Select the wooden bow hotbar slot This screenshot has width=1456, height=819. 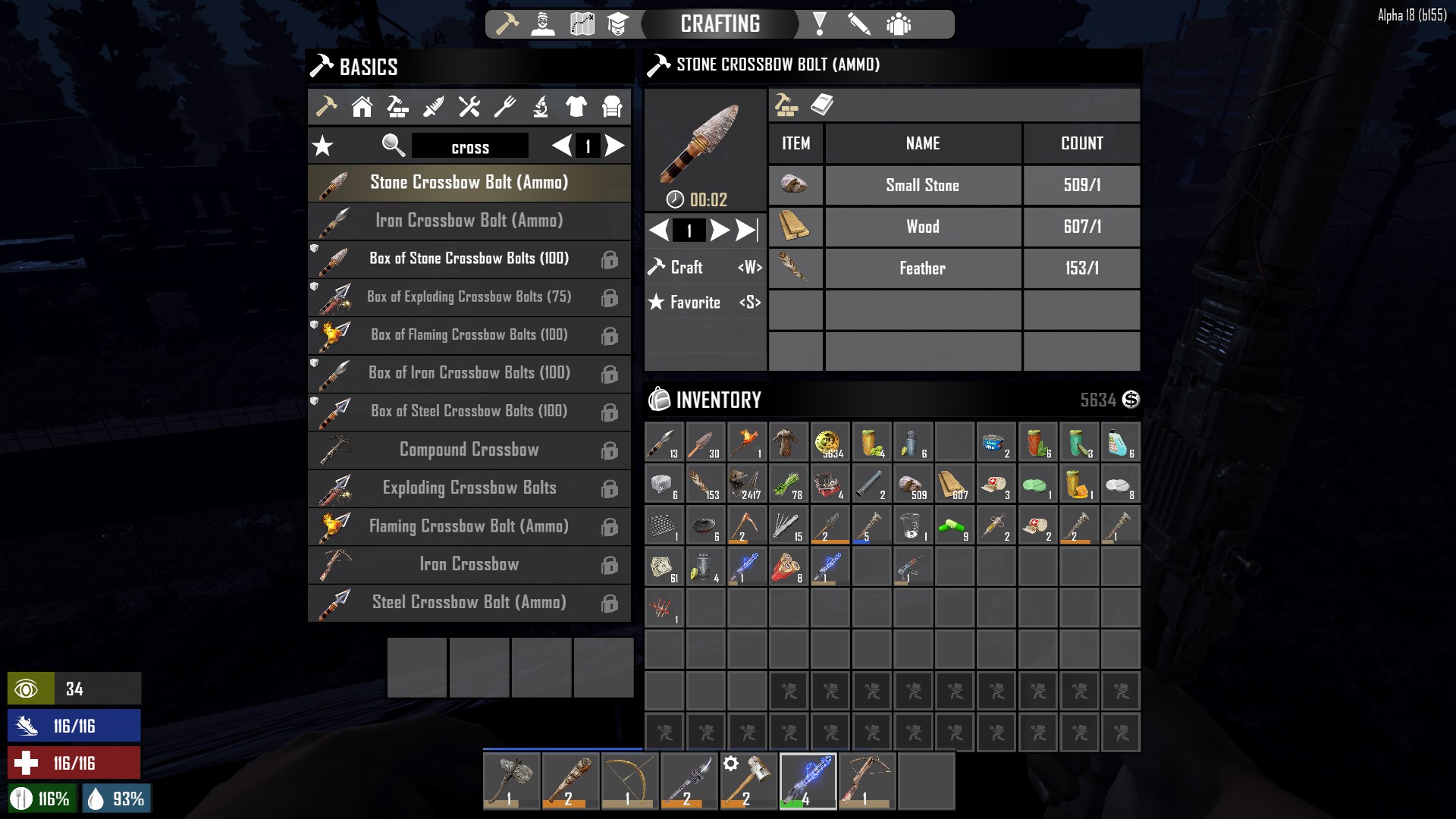pos(629,781)
